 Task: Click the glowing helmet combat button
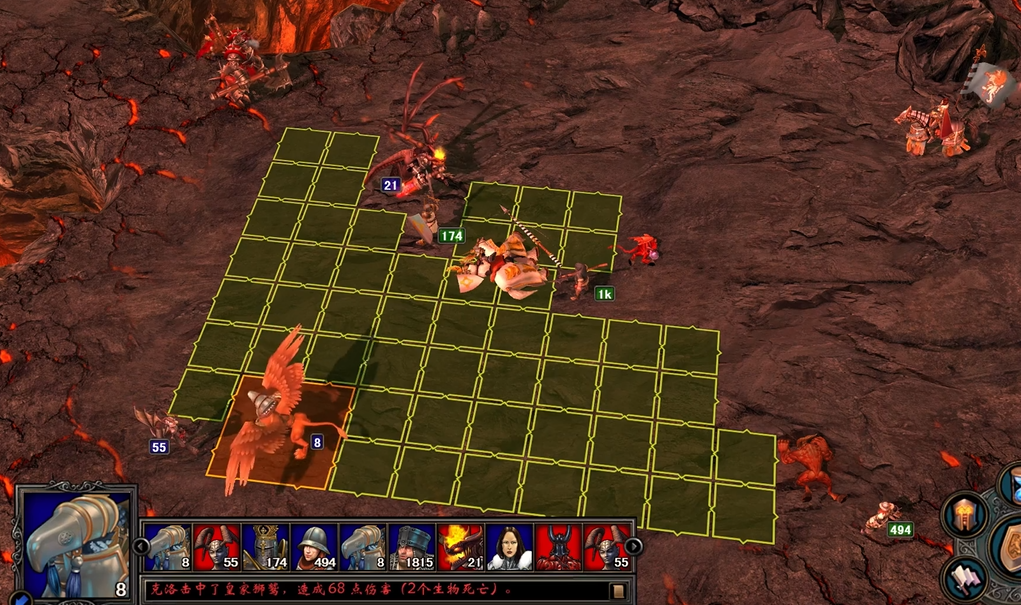pyautogui.click(x=964, y=515)
